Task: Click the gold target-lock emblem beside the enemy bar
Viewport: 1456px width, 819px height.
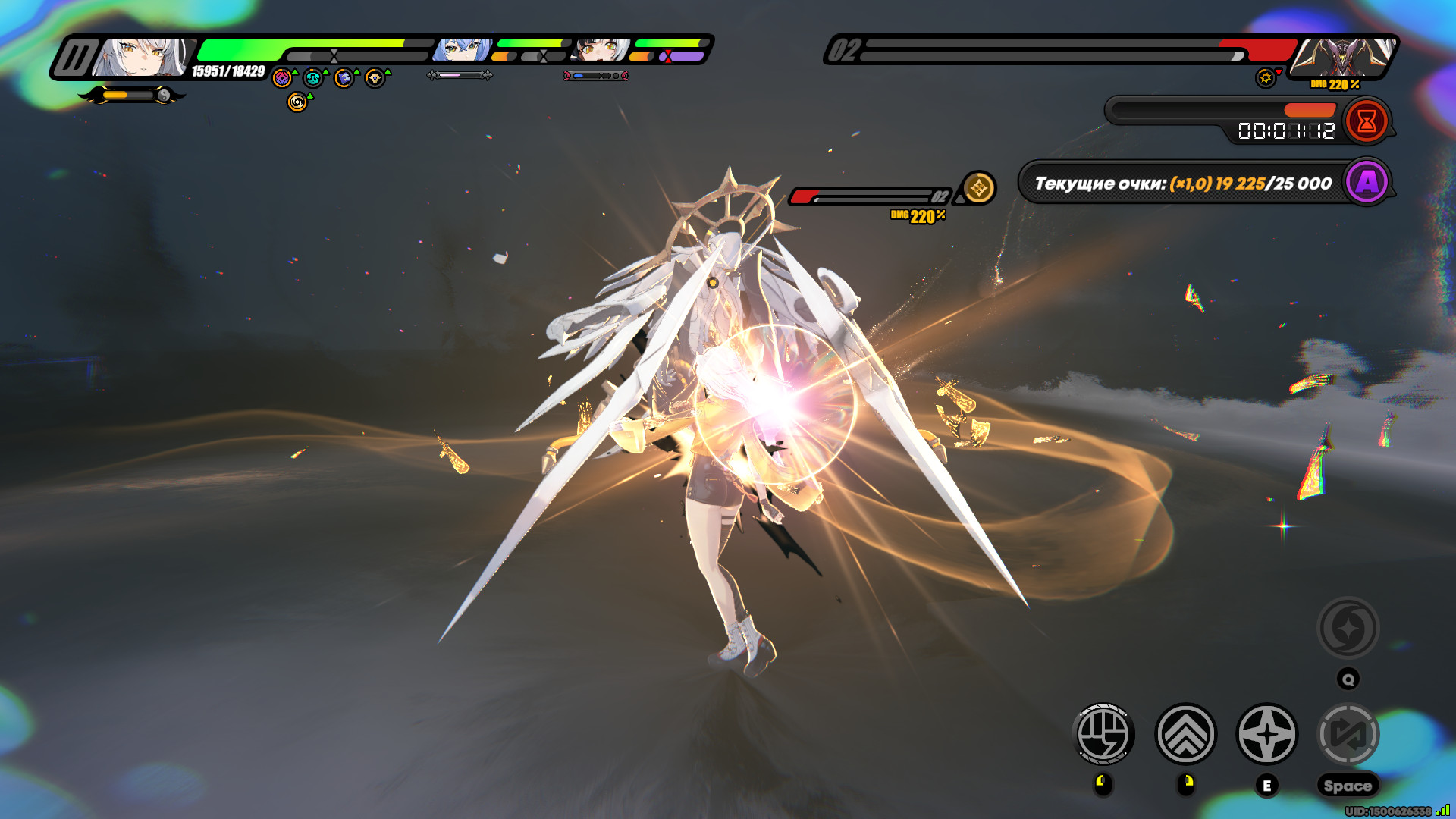Action: tap(978, 187)
